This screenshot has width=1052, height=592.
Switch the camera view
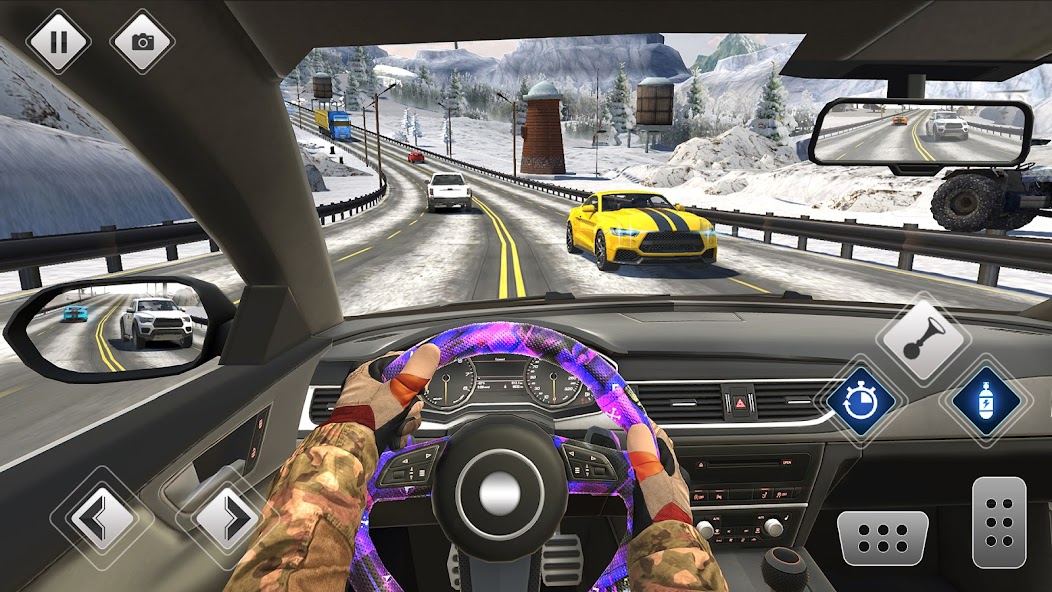(142, 41)
